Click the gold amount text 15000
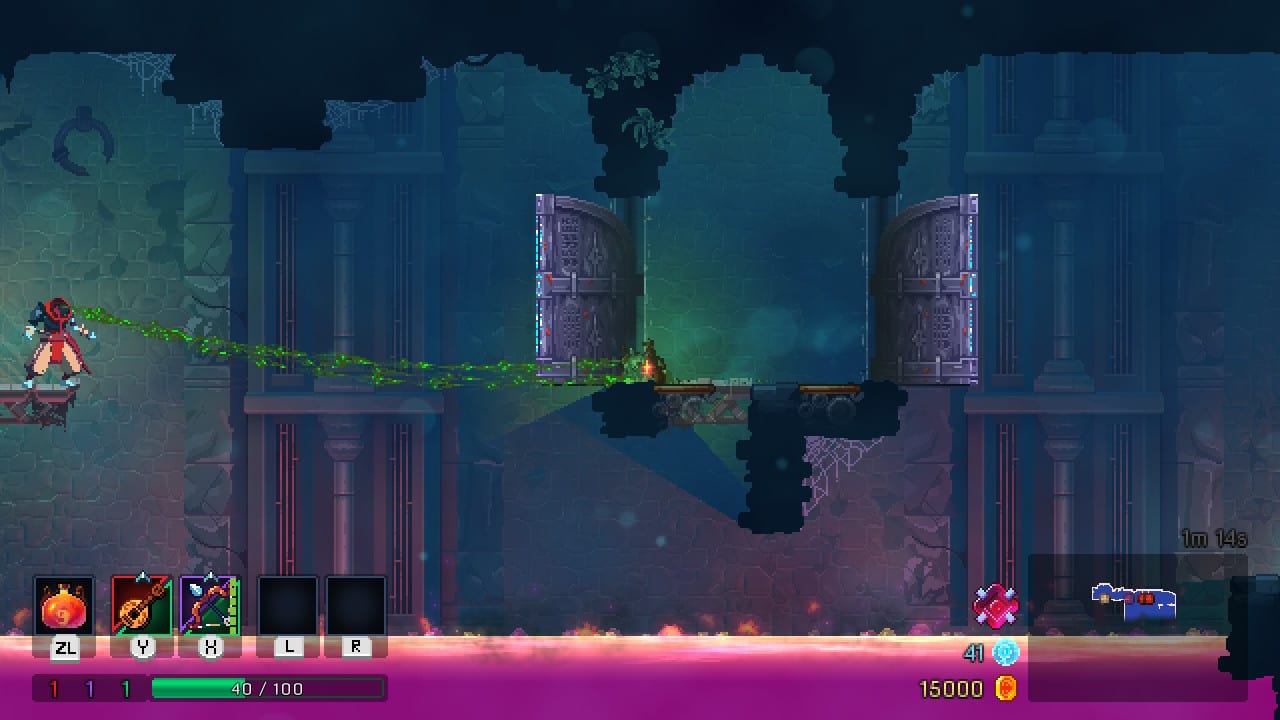 click(950, 689)
